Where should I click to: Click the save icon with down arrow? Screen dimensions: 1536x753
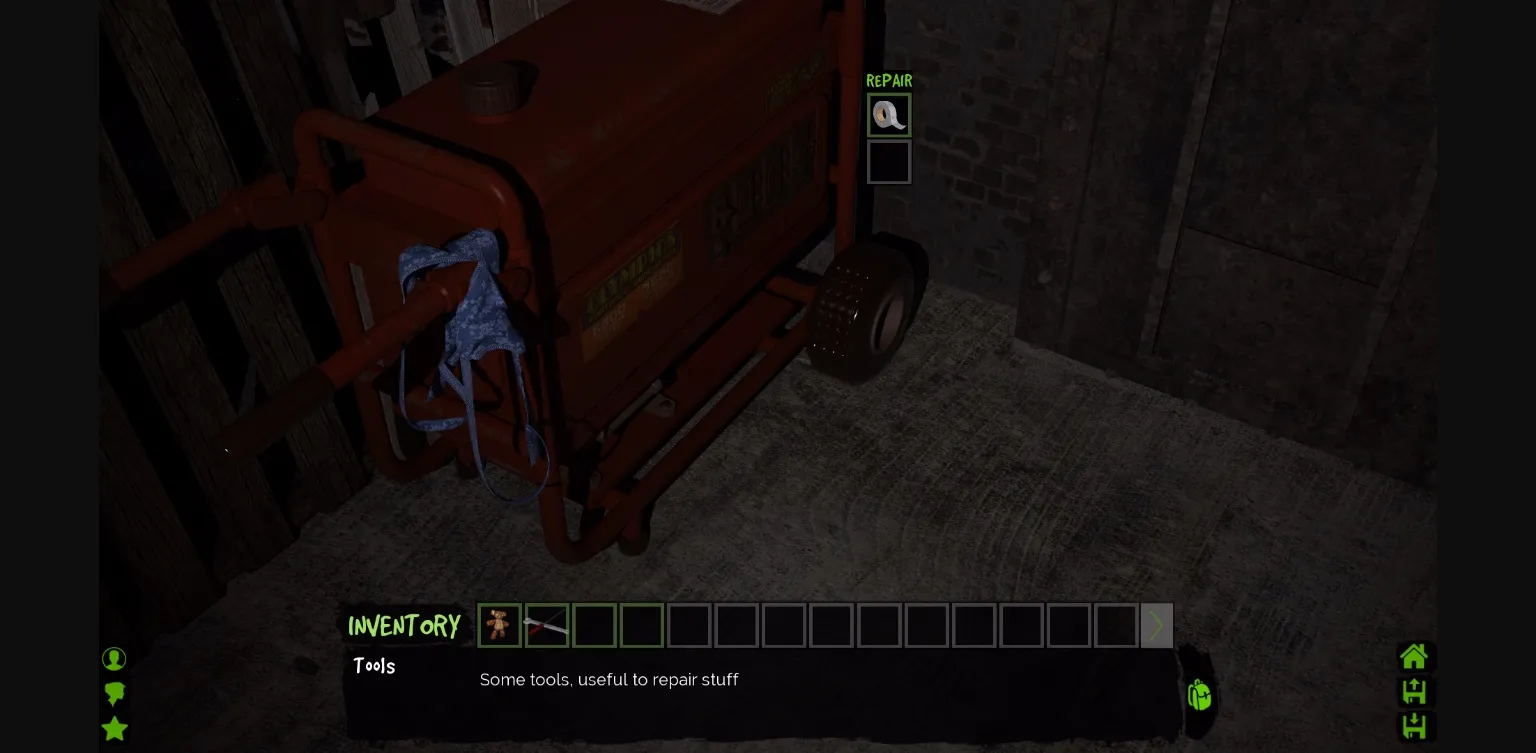point(1414,726)
